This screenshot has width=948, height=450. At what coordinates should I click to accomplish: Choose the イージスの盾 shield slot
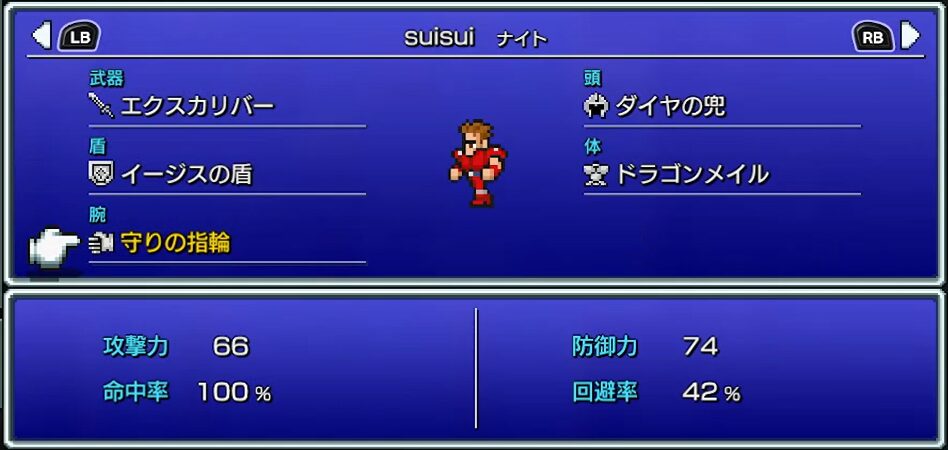[x=186, y=174]
